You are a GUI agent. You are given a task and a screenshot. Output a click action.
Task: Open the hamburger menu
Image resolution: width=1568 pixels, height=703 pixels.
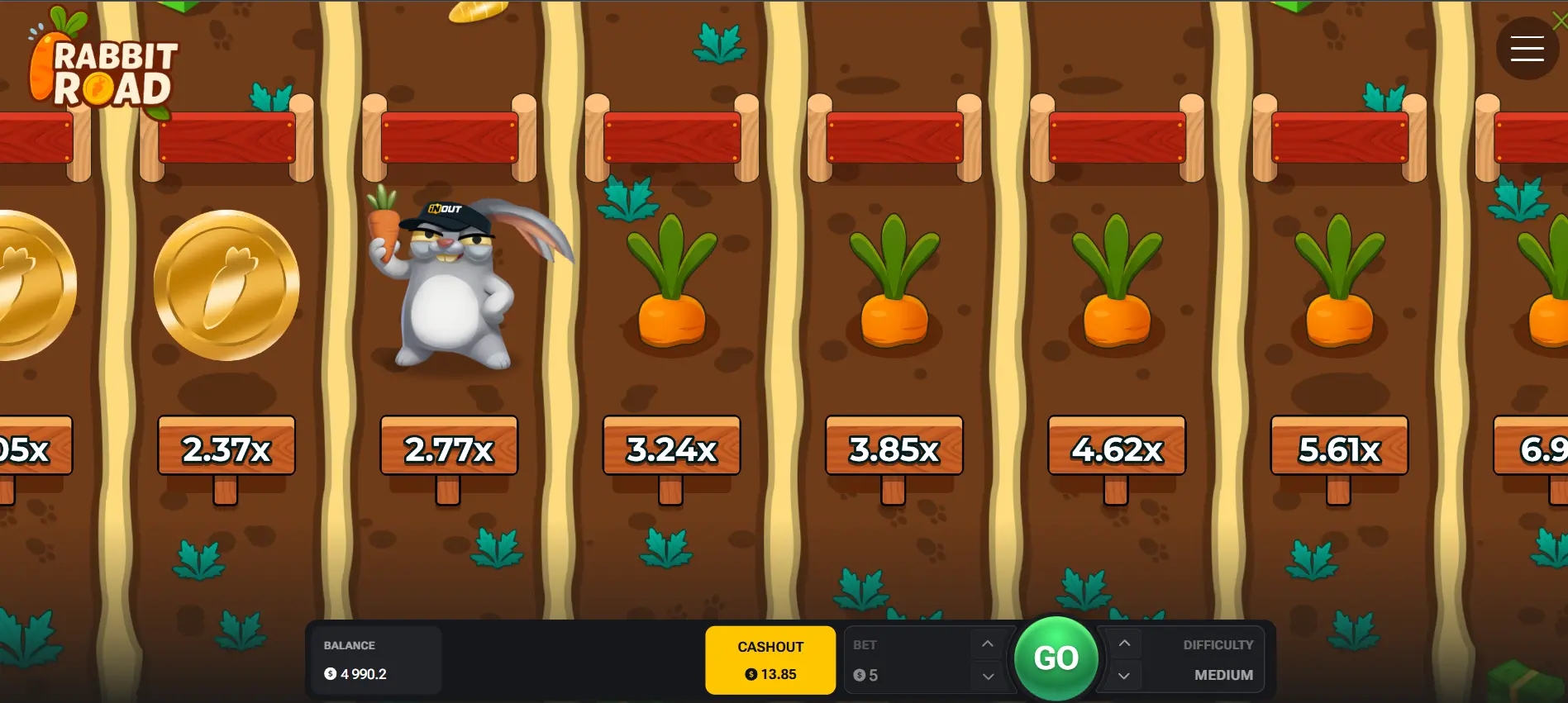tap(1527, 49)
